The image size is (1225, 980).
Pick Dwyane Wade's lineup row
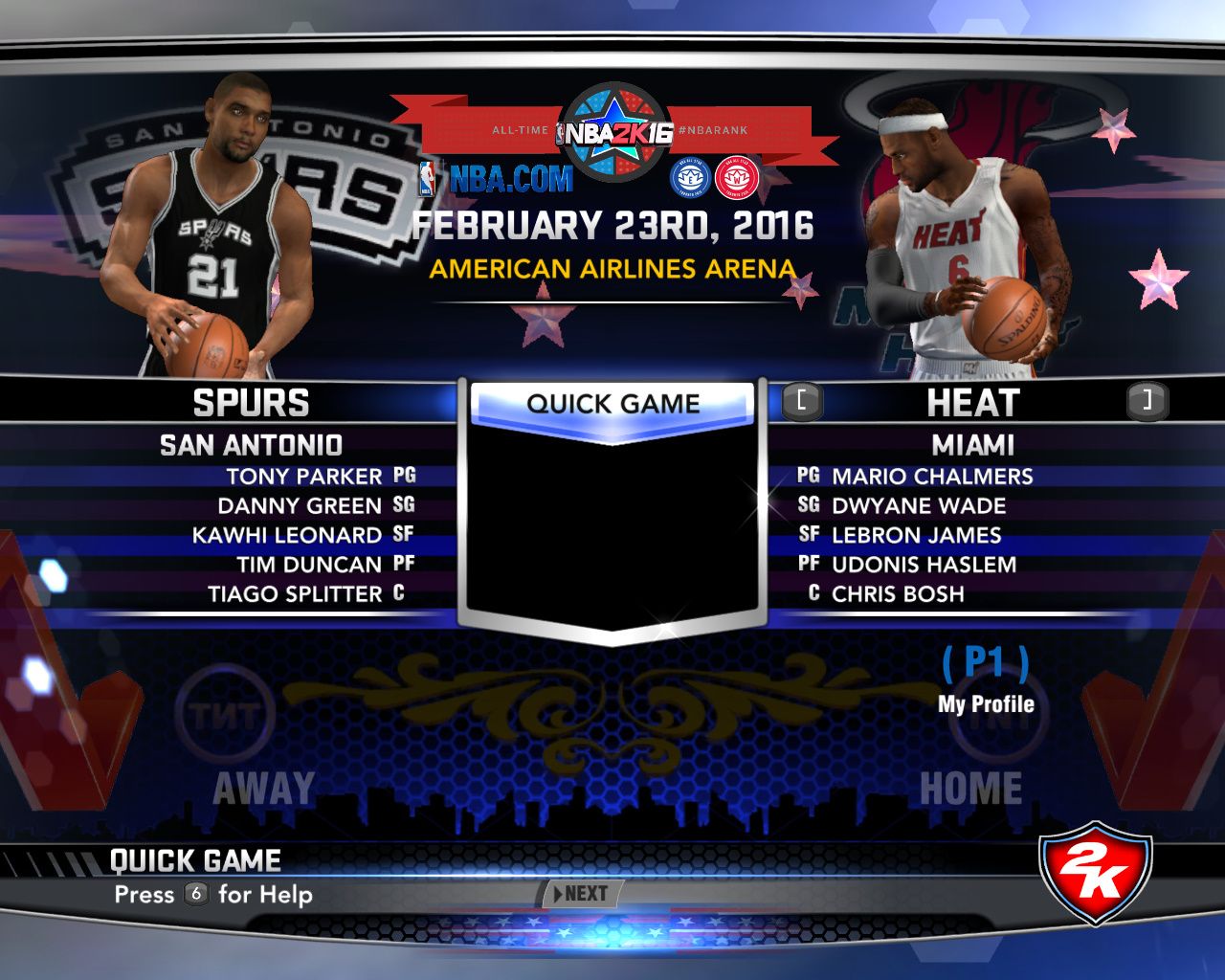click(918, 506)
